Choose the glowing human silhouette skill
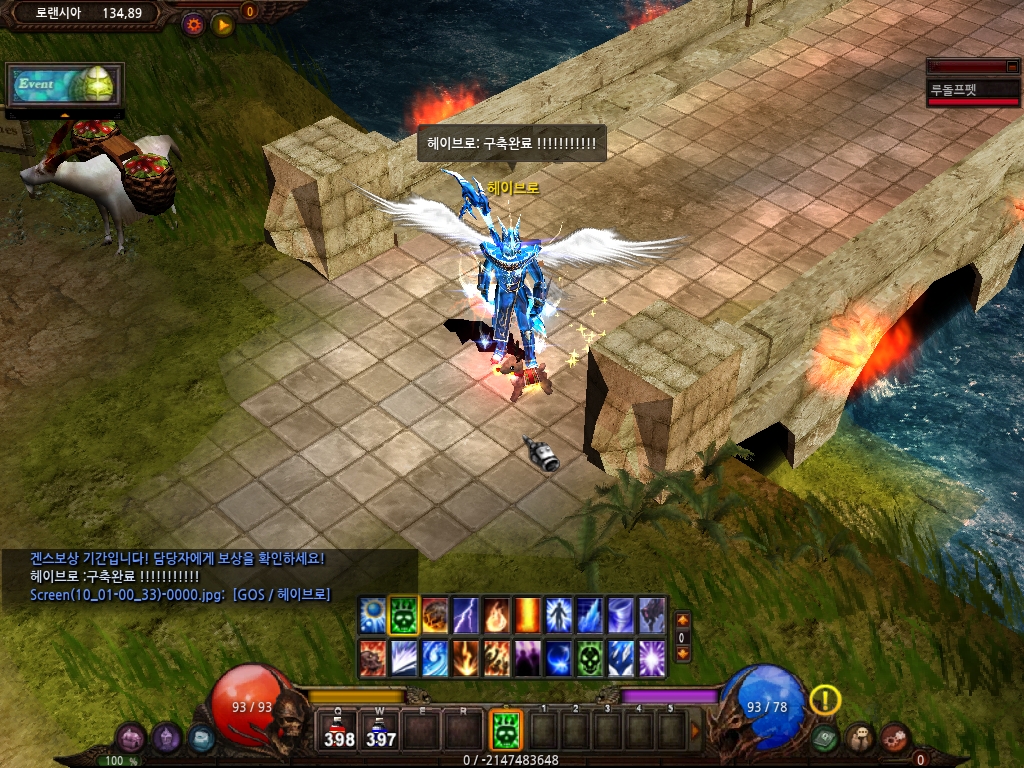Viewport: 1024px width, 768px height. (x=559, y=613)
